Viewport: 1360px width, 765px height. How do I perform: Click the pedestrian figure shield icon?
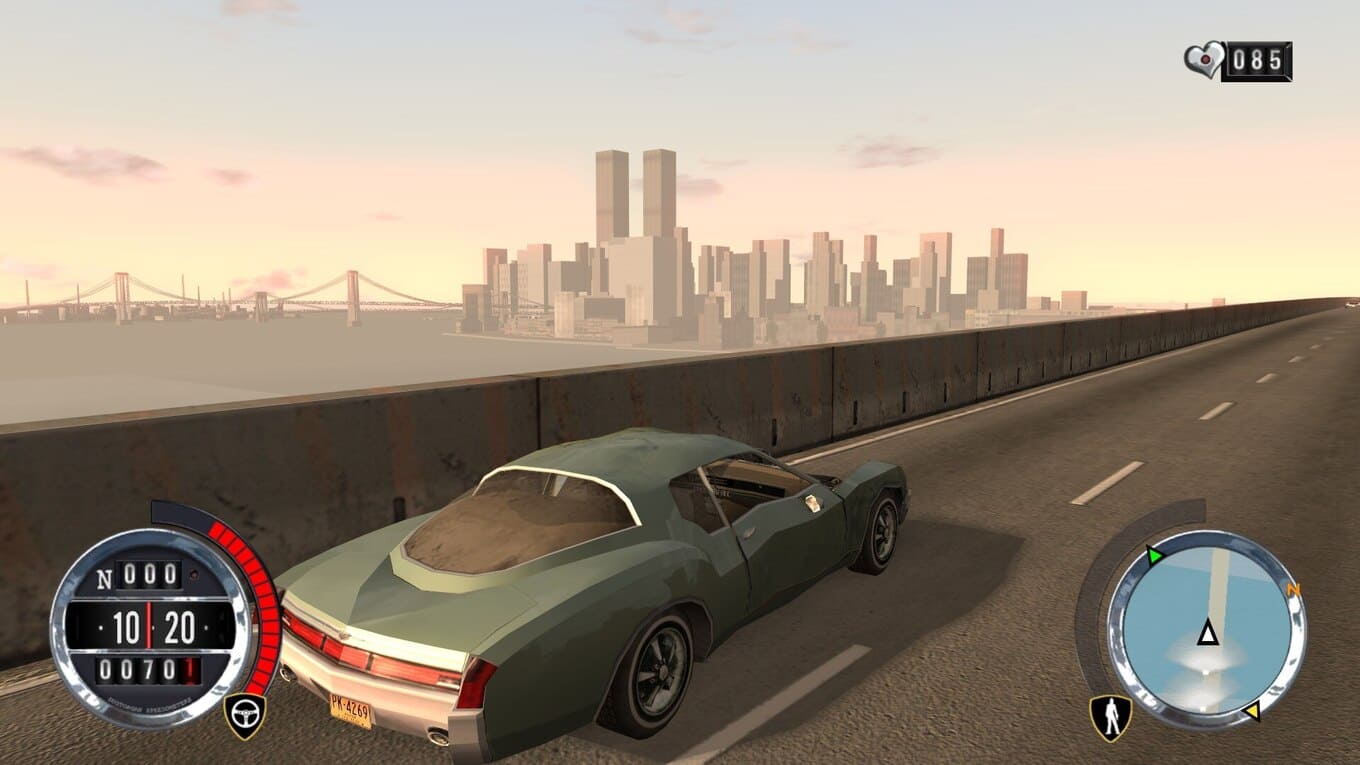[1109, 717]
